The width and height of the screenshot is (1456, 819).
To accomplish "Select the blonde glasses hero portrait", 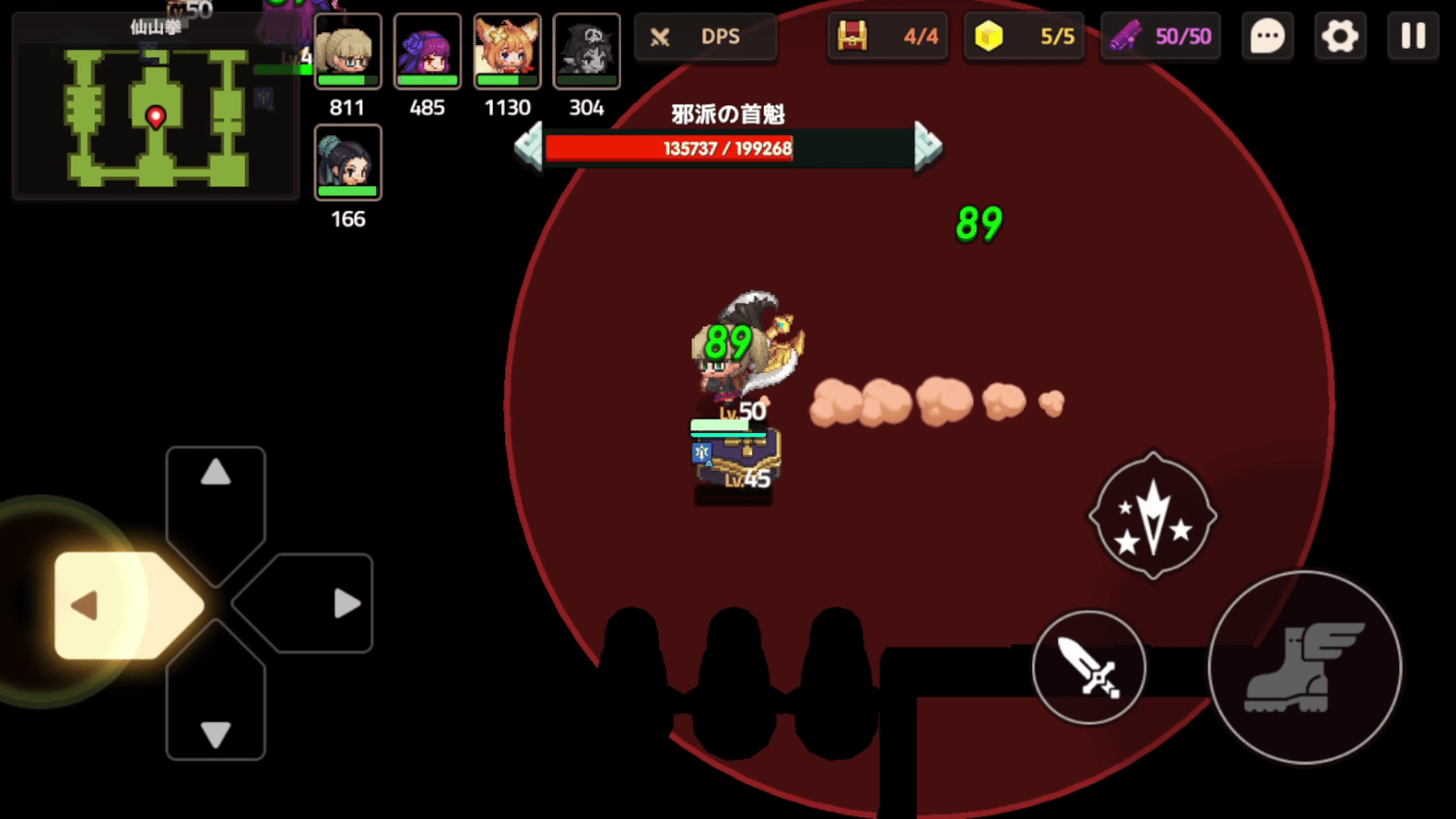I will (348, 52).
